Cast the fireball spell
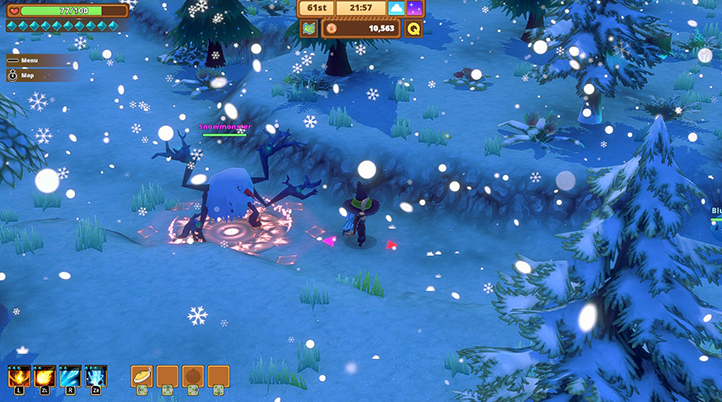722x402 pixels. coord(45,377)
